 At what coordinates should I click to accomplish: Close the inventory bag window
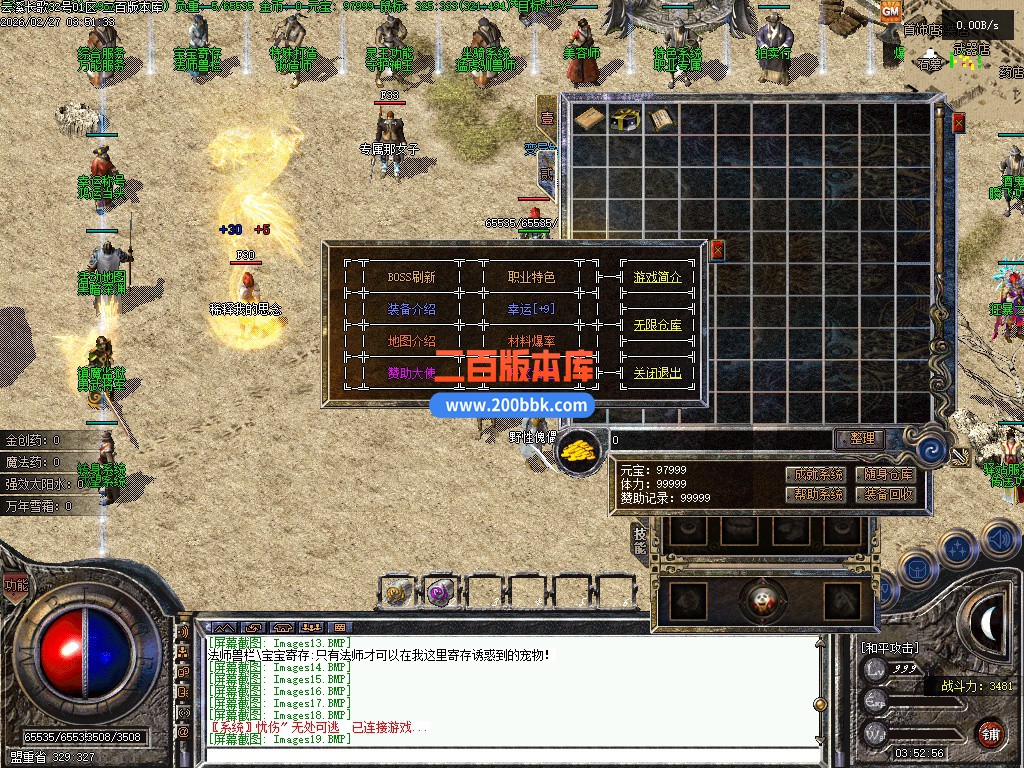pos(958,123)
